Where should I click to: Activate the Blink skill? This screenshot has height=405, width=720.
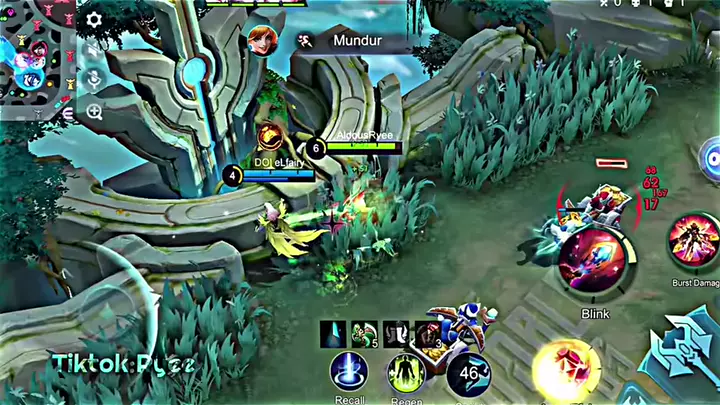click(594, 260)
